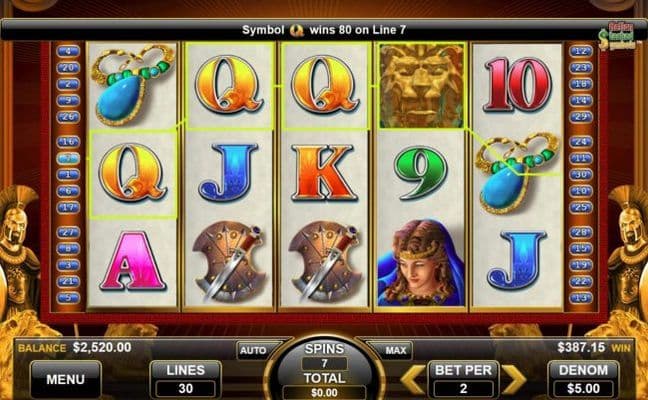
Task: Click the site logo in top-right corner
Action: click(x=618, y=33)
